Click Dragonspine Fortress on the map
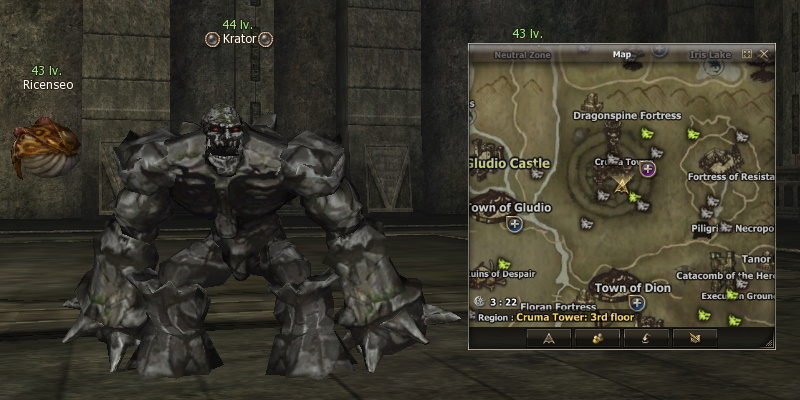Image resolution: width=800 pixels, height=400 pixels. (x=626, y=115)
